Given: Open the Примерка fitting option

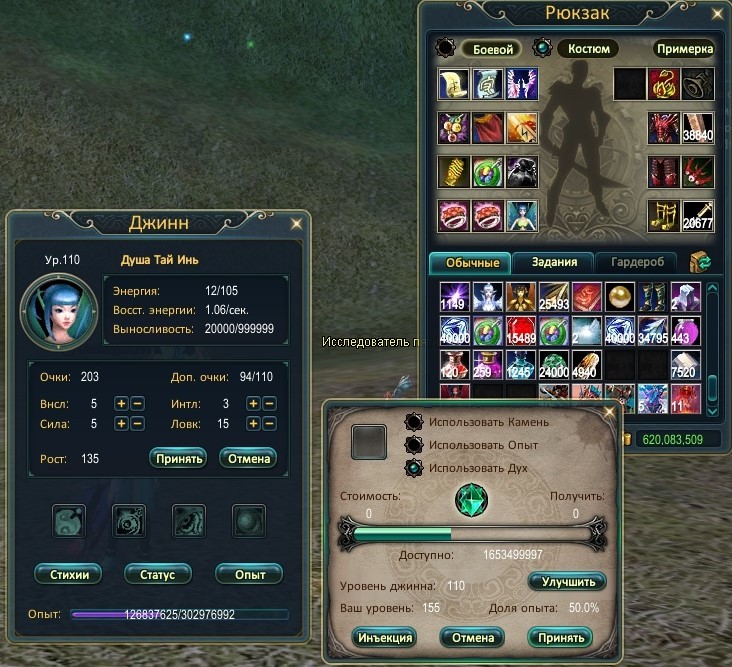Looking at the screenshot, I should pyautogui.click(x=685, y=48).
